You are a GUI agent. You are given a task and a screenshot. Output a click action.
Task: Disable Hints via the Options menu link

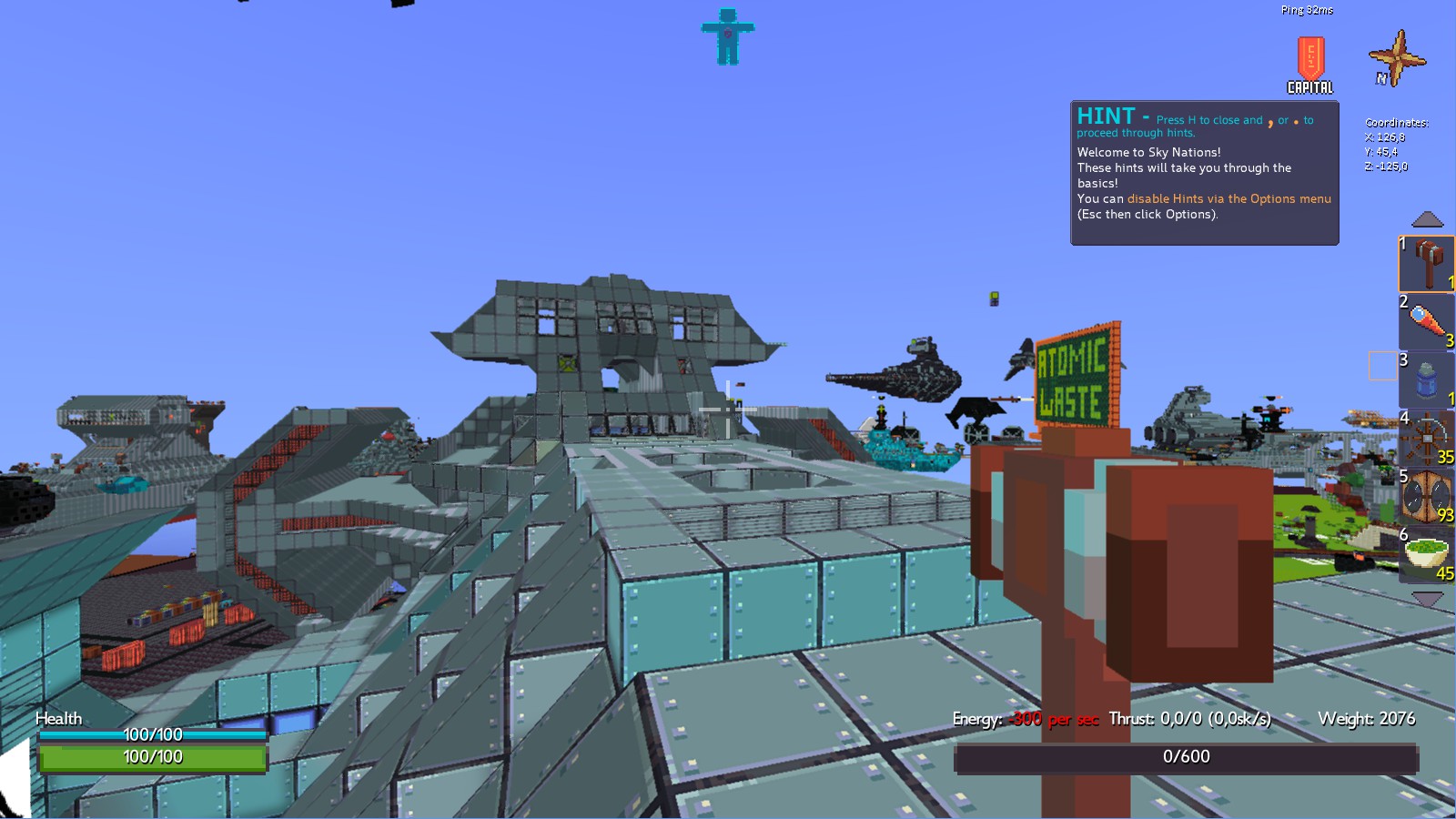(x=1228, y=198)
